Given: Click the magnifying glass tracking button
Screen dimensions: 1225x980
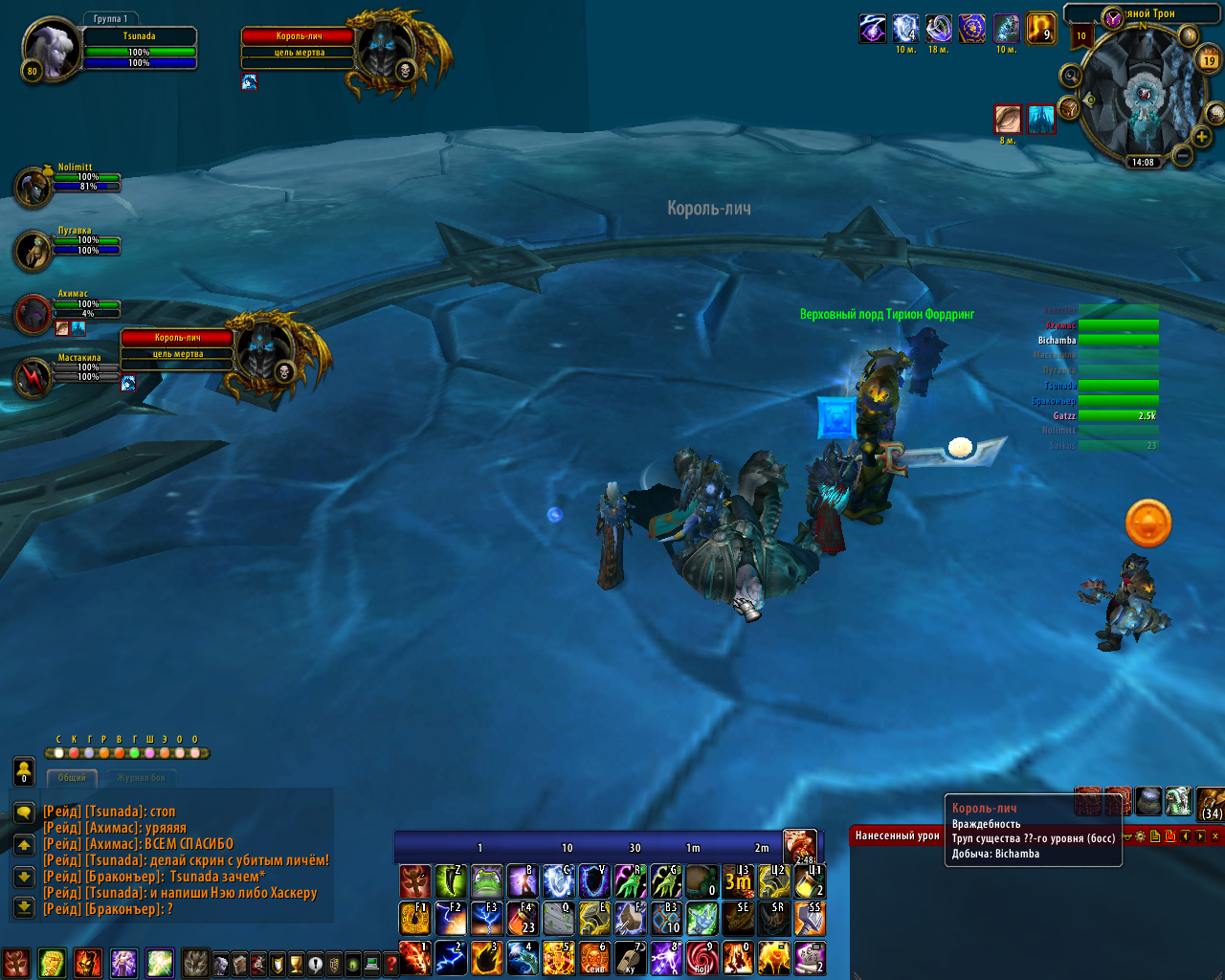Looking at the screenshot, I should point(1071,77).
